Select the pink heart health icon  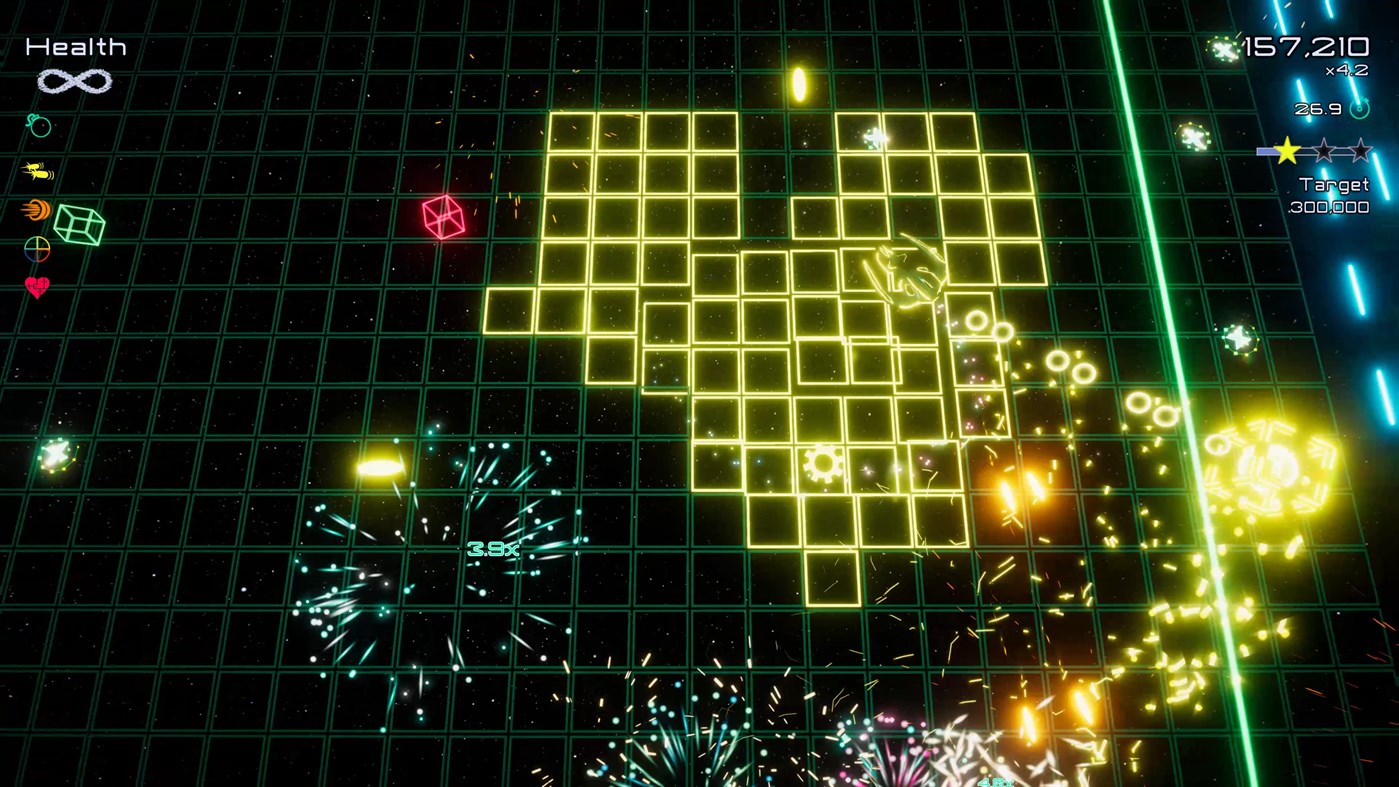(35, 287)
